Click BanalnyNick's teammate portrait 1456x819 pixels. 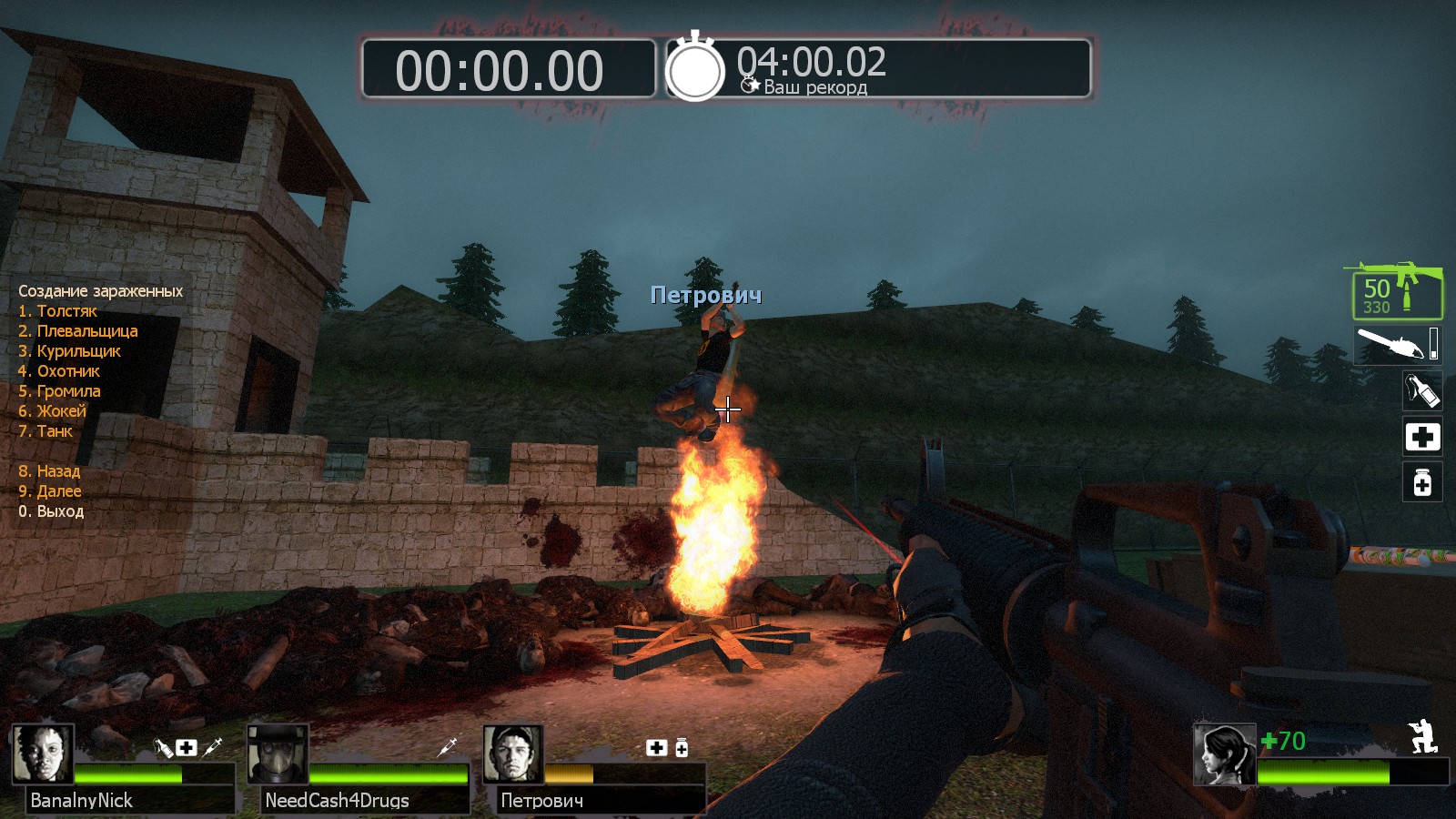tap(43, 753)
